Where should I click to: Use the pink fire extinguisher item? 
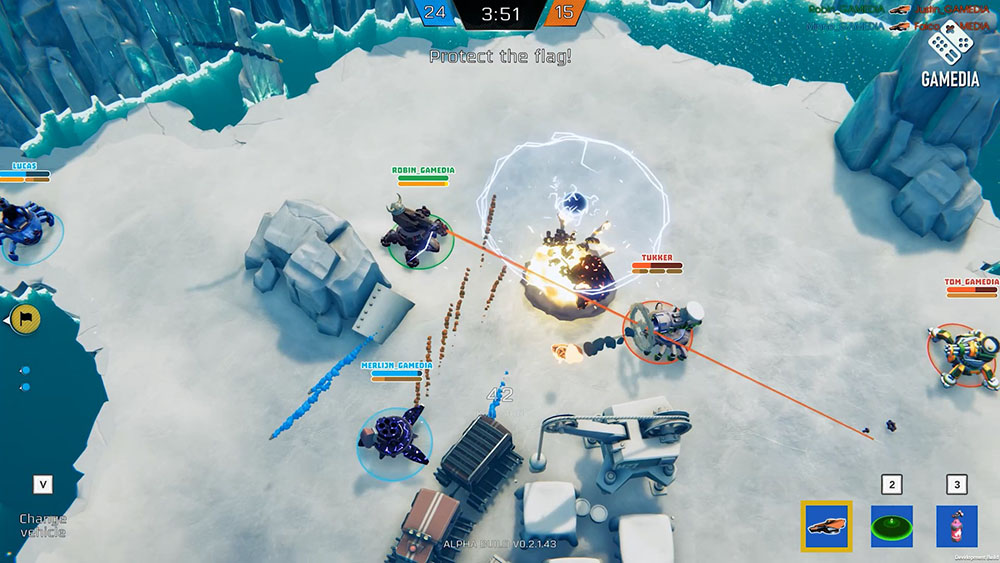click(956, 526)
